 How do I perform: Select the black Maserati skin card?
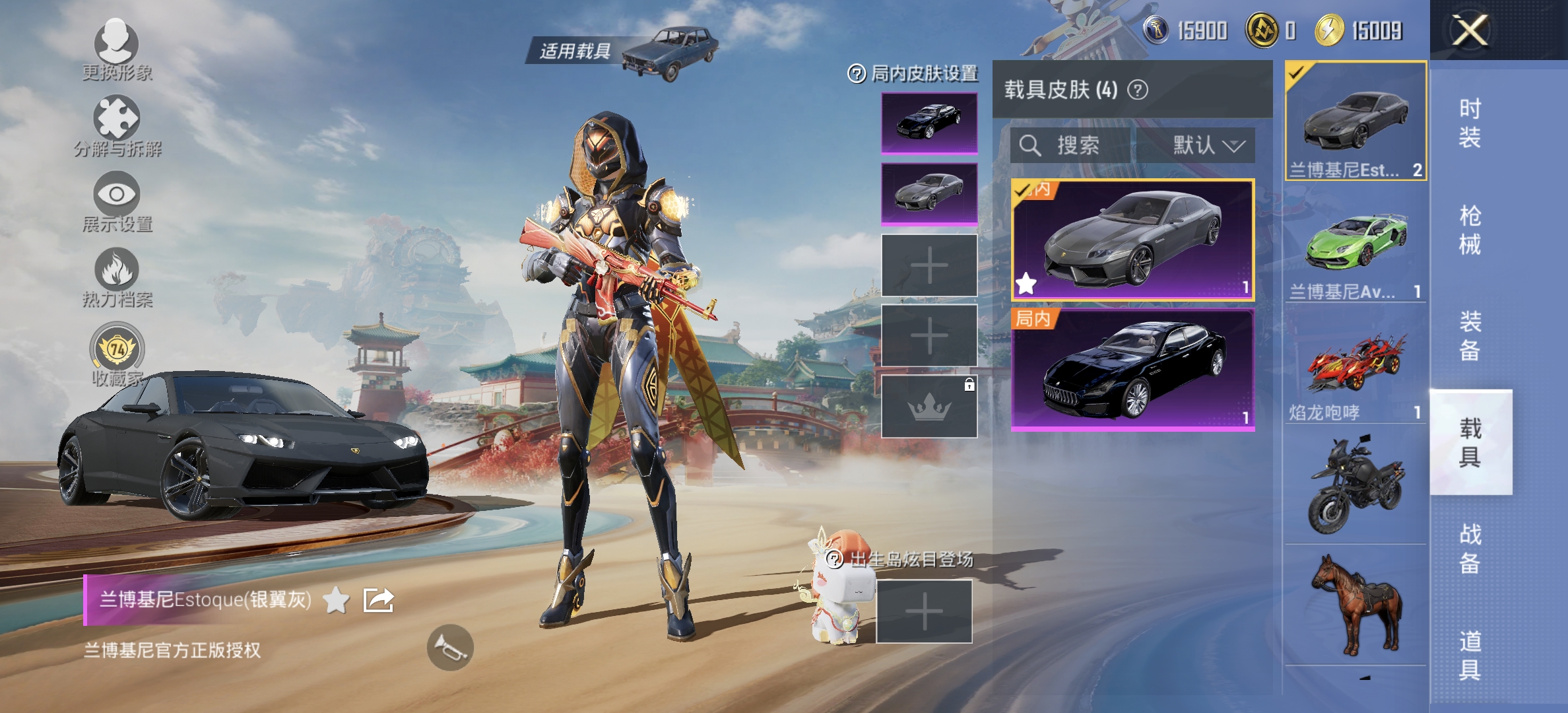tap(1132, 370)
